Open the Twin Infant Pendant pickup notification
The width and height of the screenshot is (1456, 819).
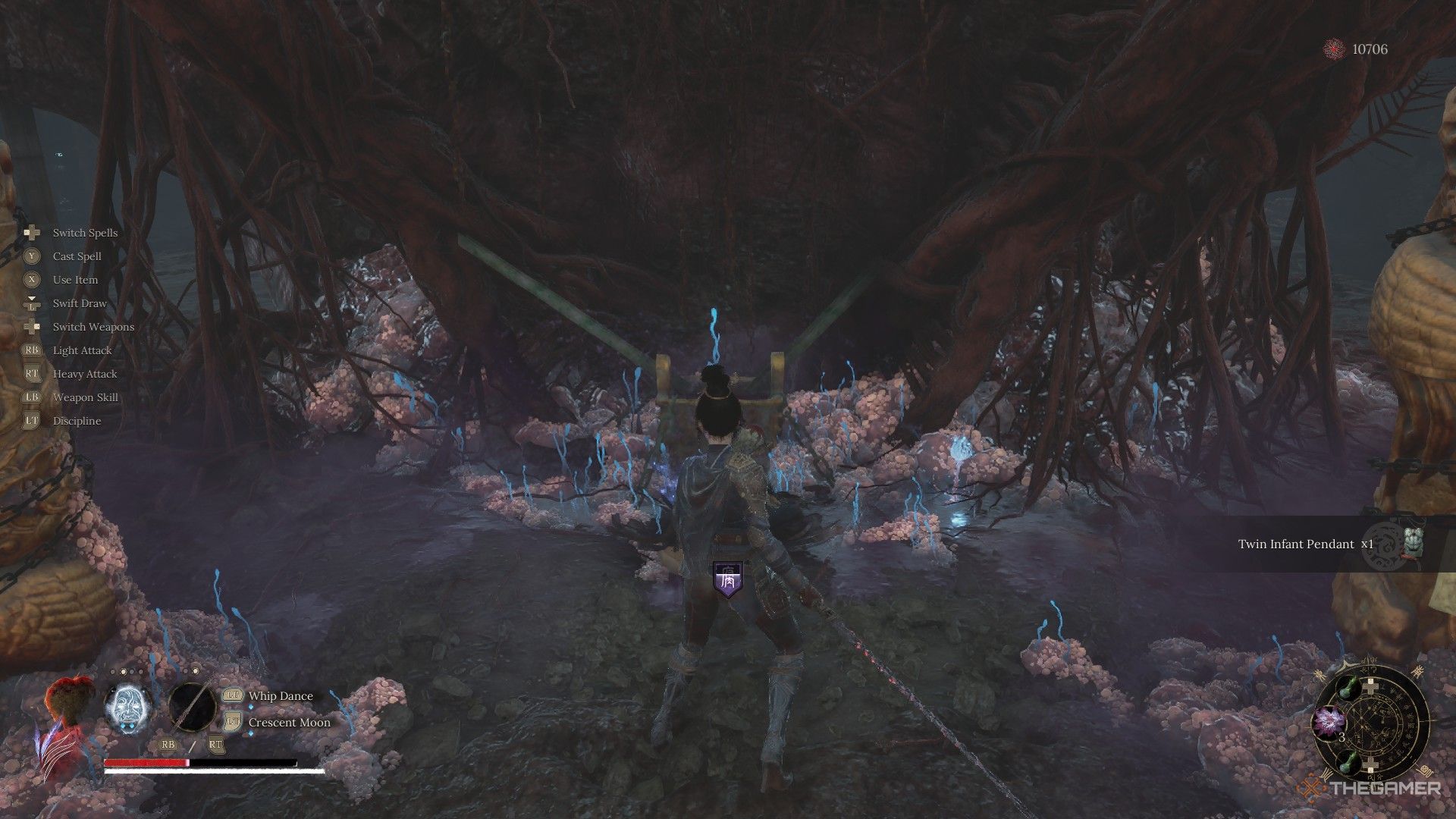coord(1306,544)
